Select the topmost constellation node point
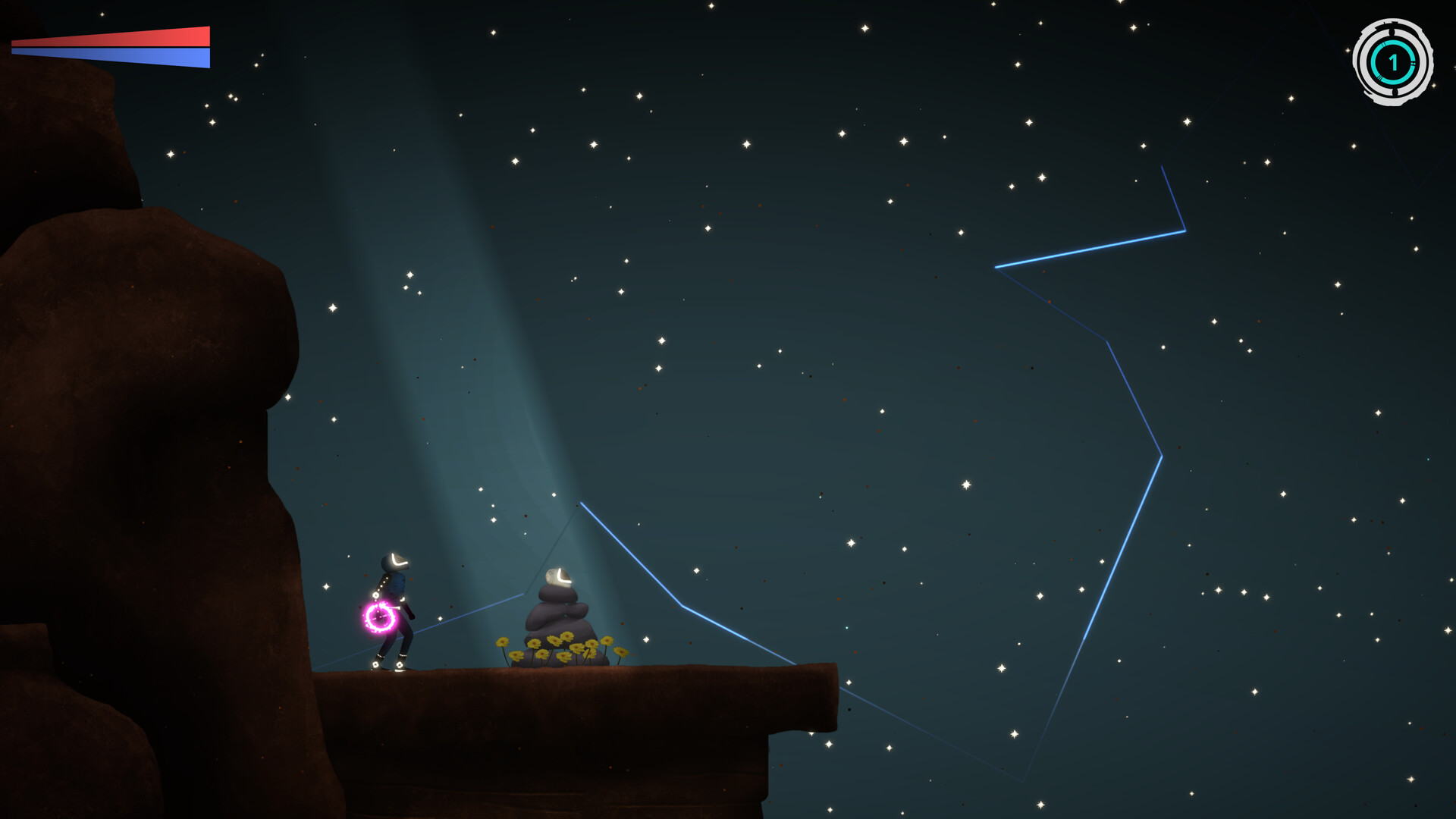This screenshot has height=819, width=1456. (x=1163, y=168)
